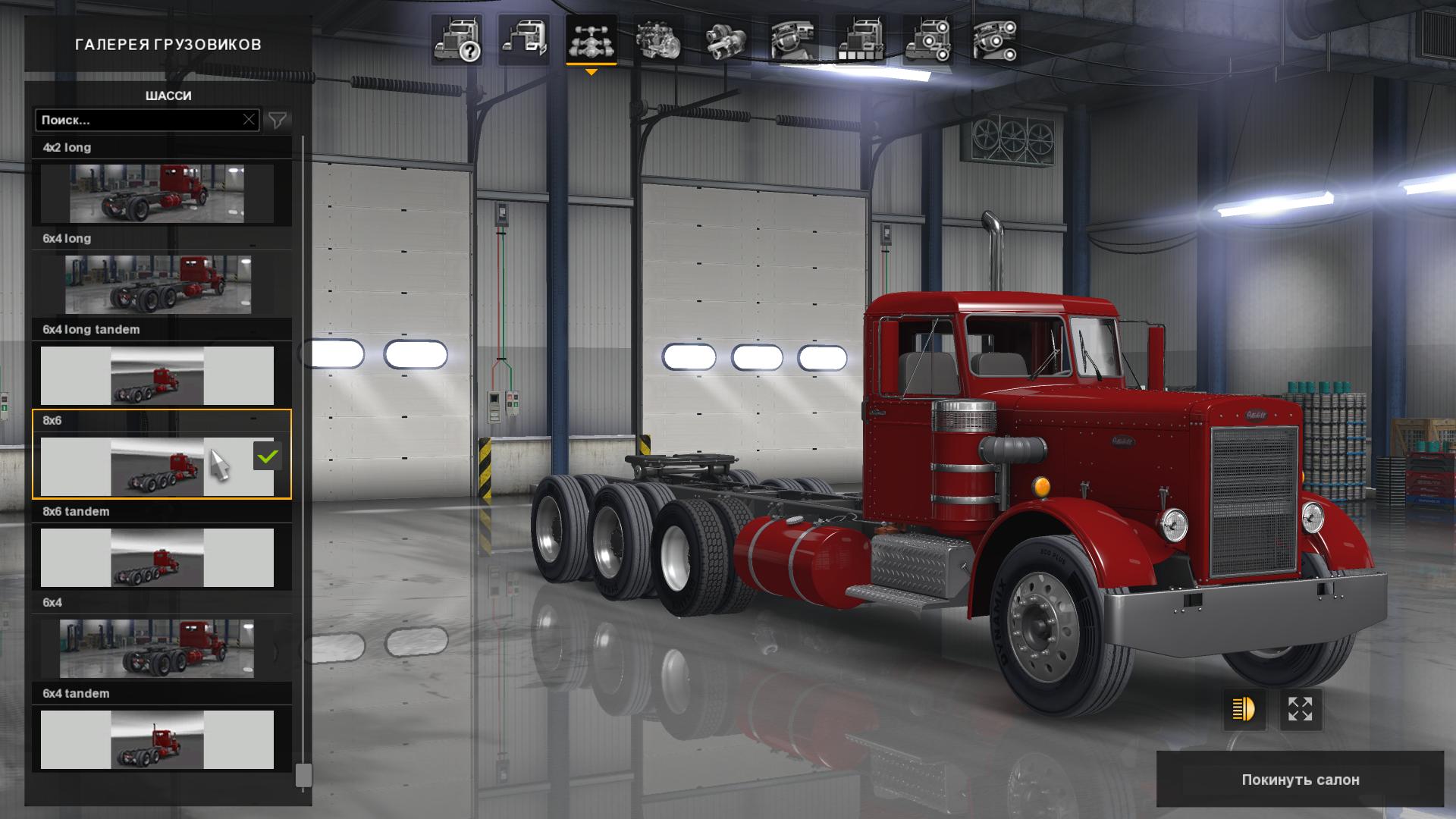The image size is (1456, 819).
Task: Open the chassis tab with axle icon
Action: click(591, 40)
